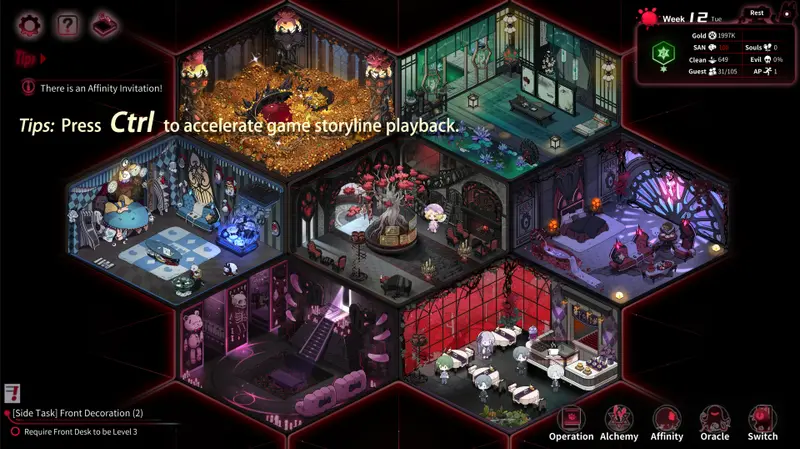Screen dimensions: 800x449
Task: Click the red book icon beside help
Action: [x=102, y=23]
